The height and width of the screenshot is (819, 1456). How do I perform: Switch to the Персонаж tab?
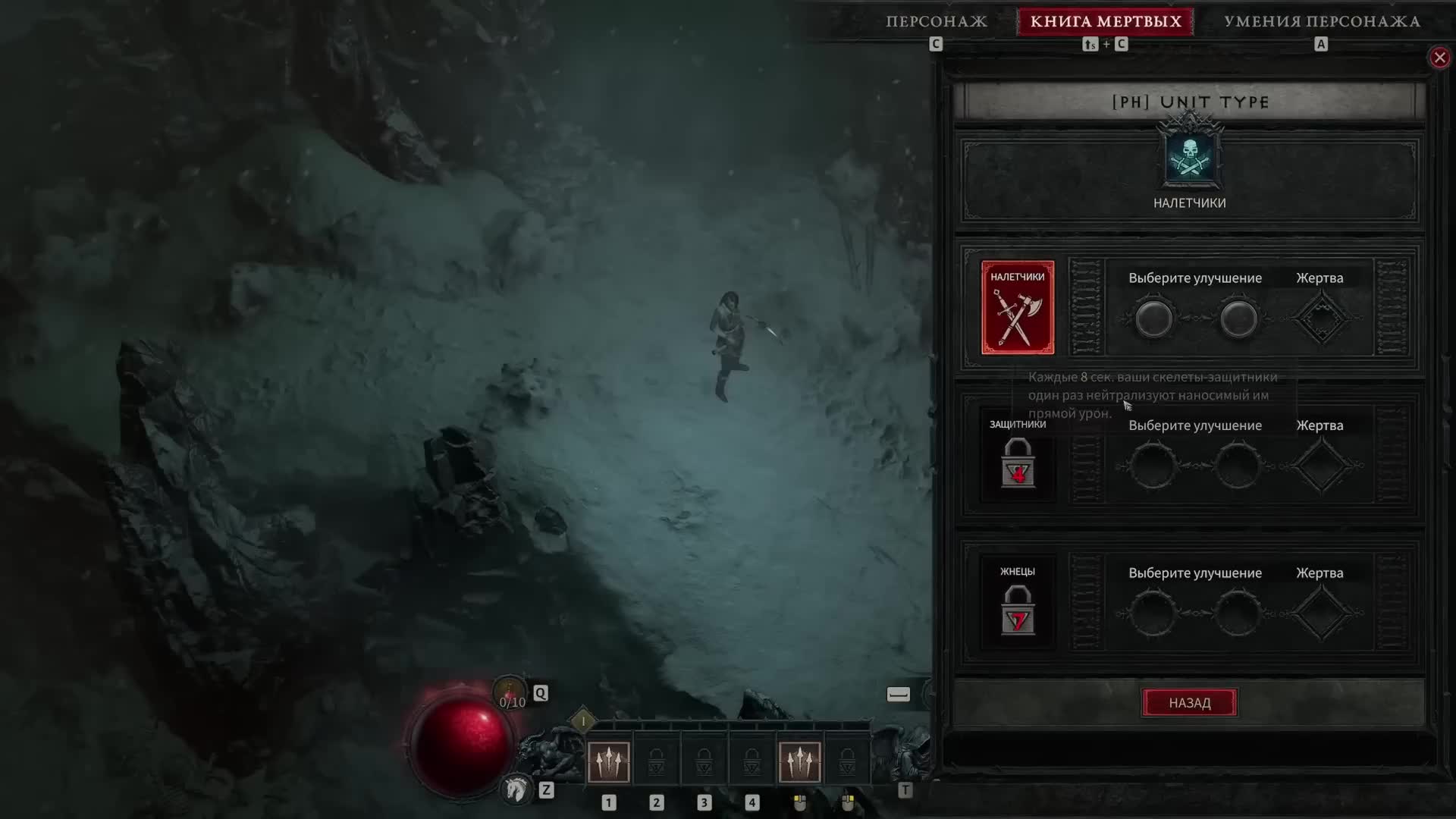click(937, 22)
